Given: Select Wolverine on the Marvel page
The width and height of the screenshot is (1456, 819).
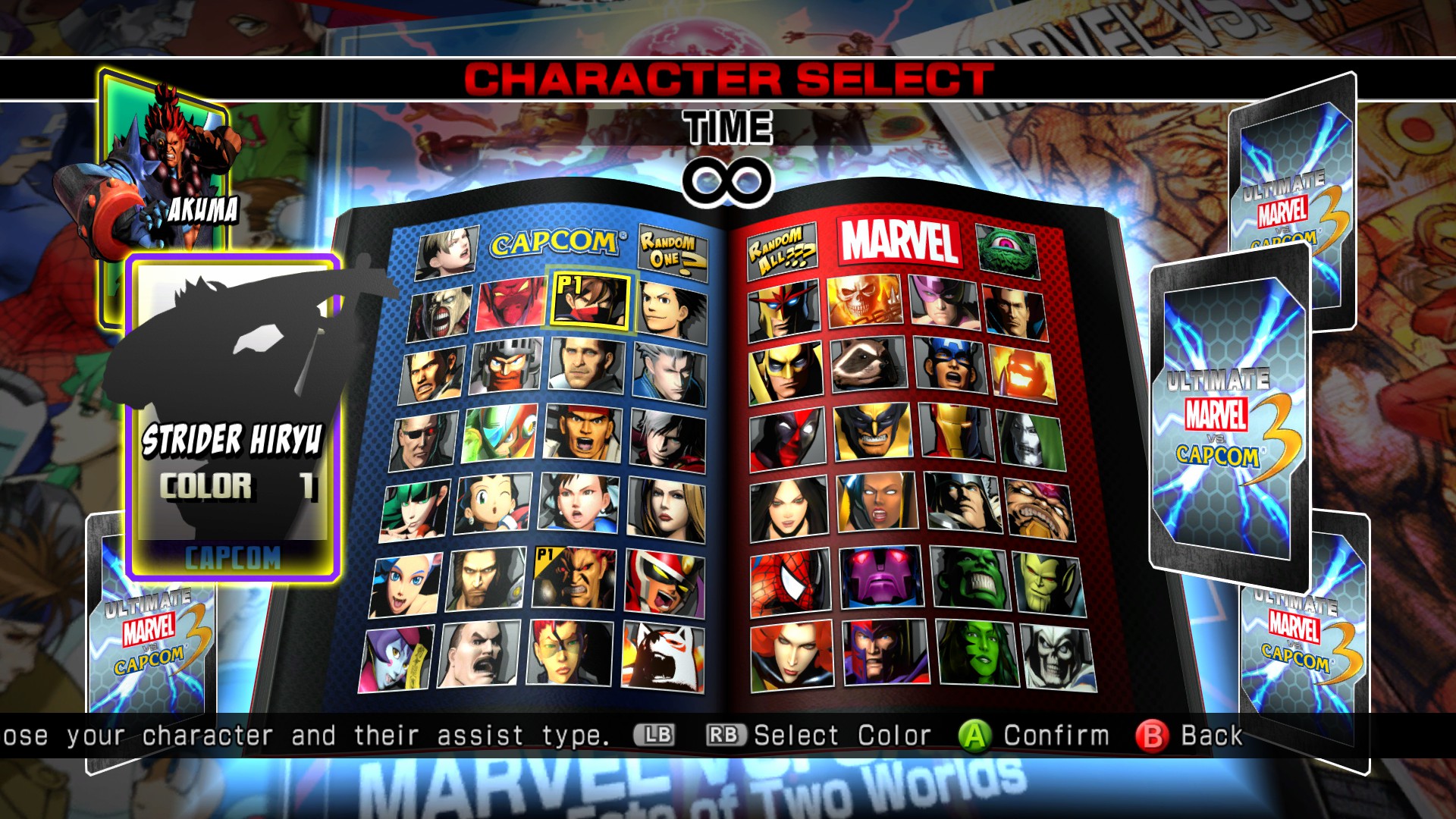Looking at the screenshot, I should pyautogui.click(x=872, y=433).
